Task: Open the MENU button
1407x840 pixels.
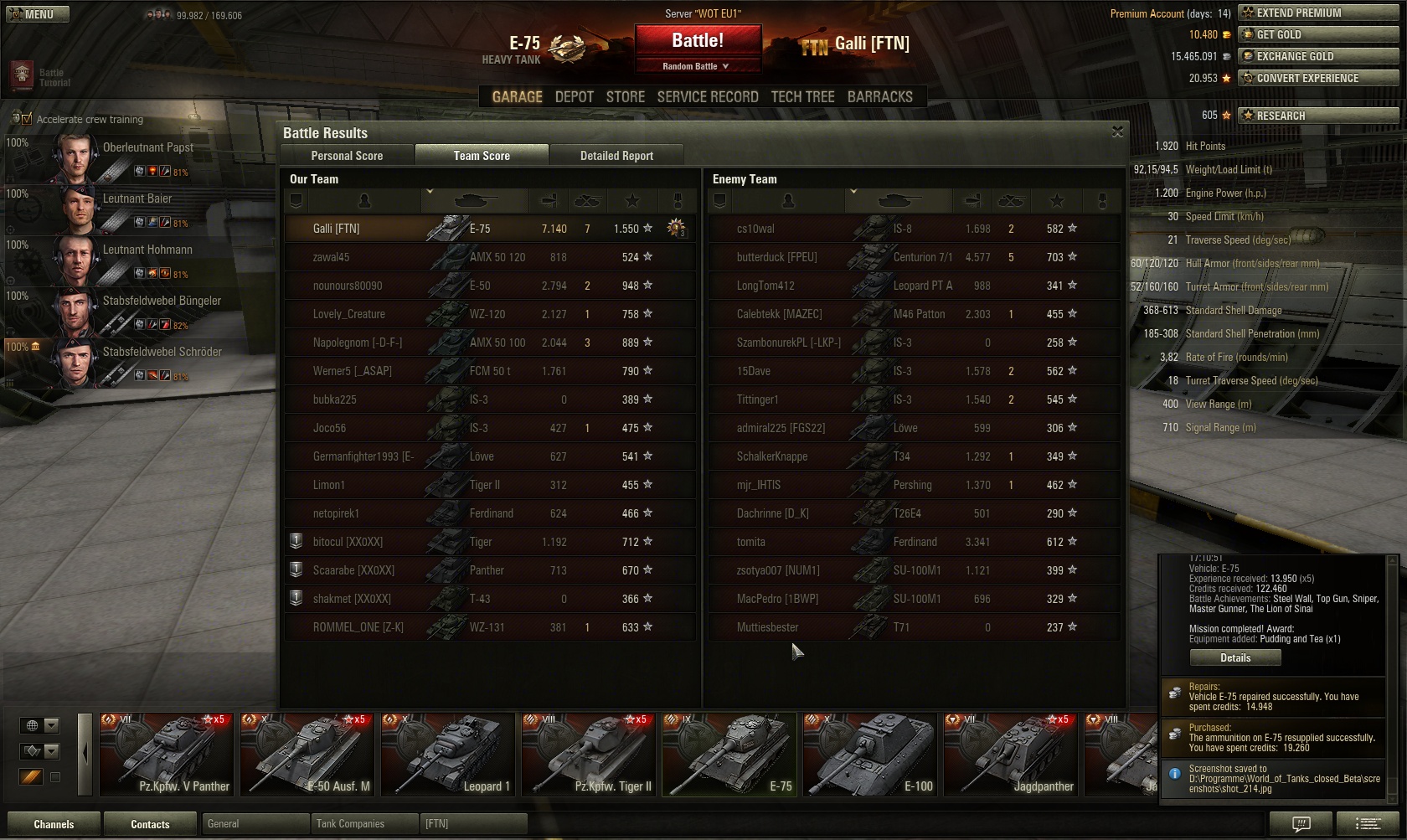Action: 37,14
